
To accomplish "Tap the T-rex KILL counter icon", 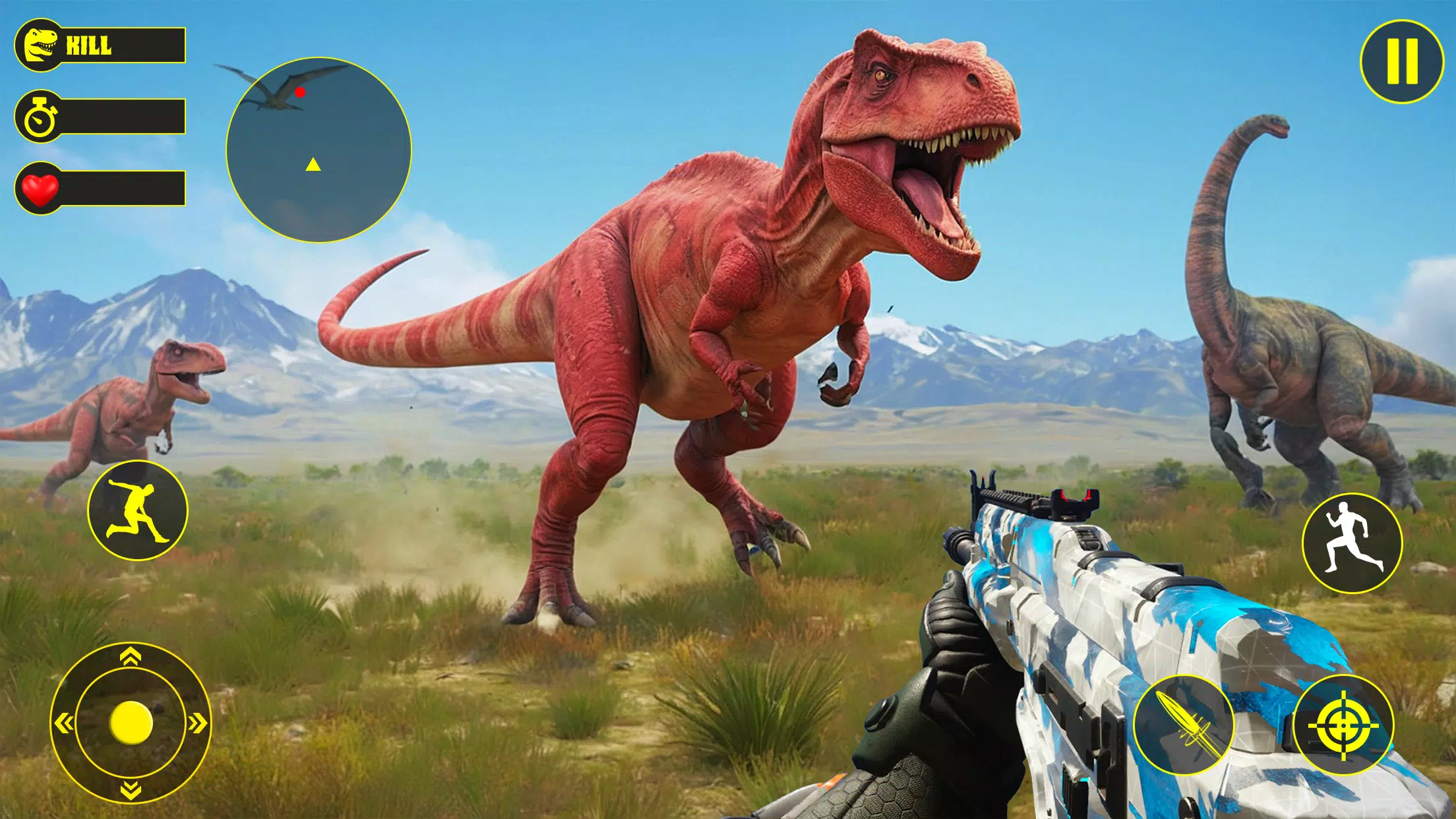I will 41,44.
